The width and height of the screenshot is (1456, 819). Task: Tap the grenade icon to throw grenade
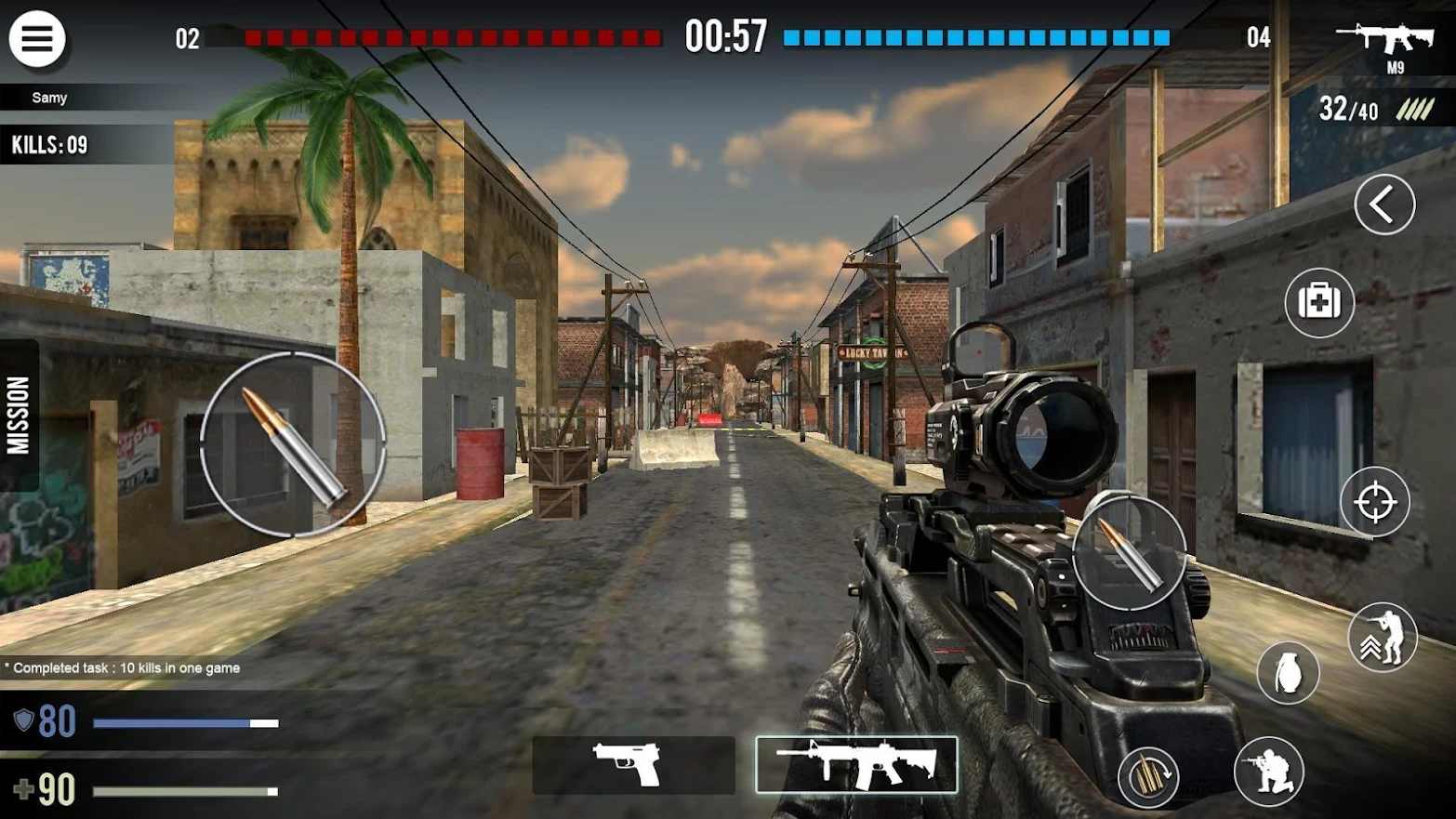[x=1288, y=672]
